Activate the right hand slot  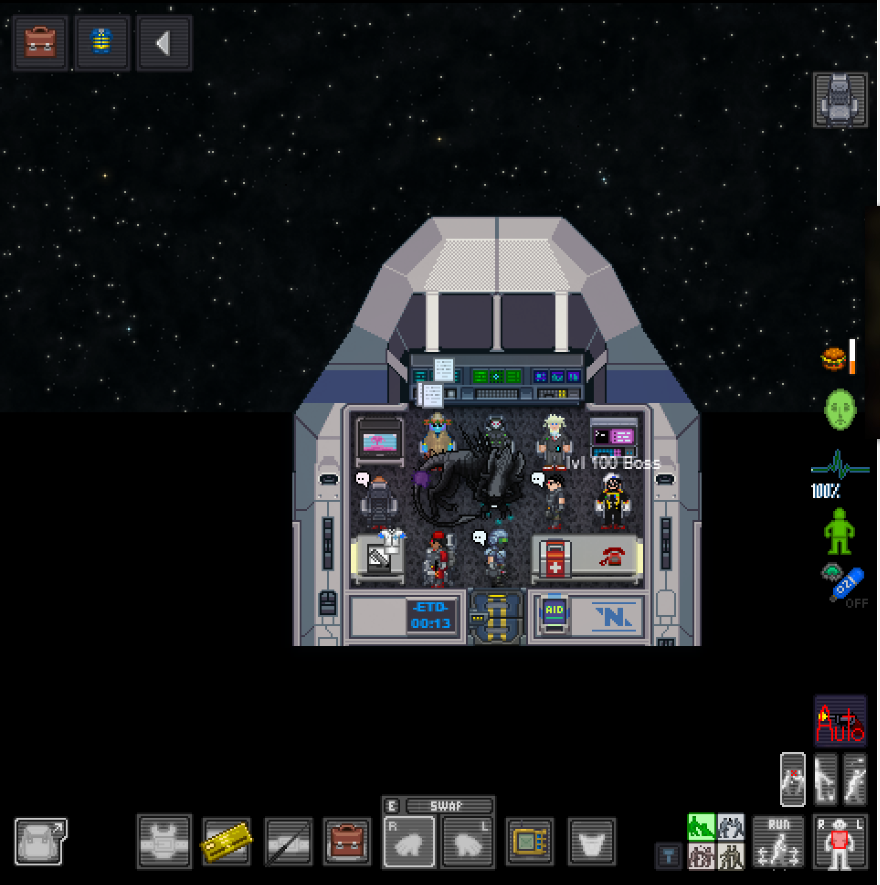(x=409, y=841)
